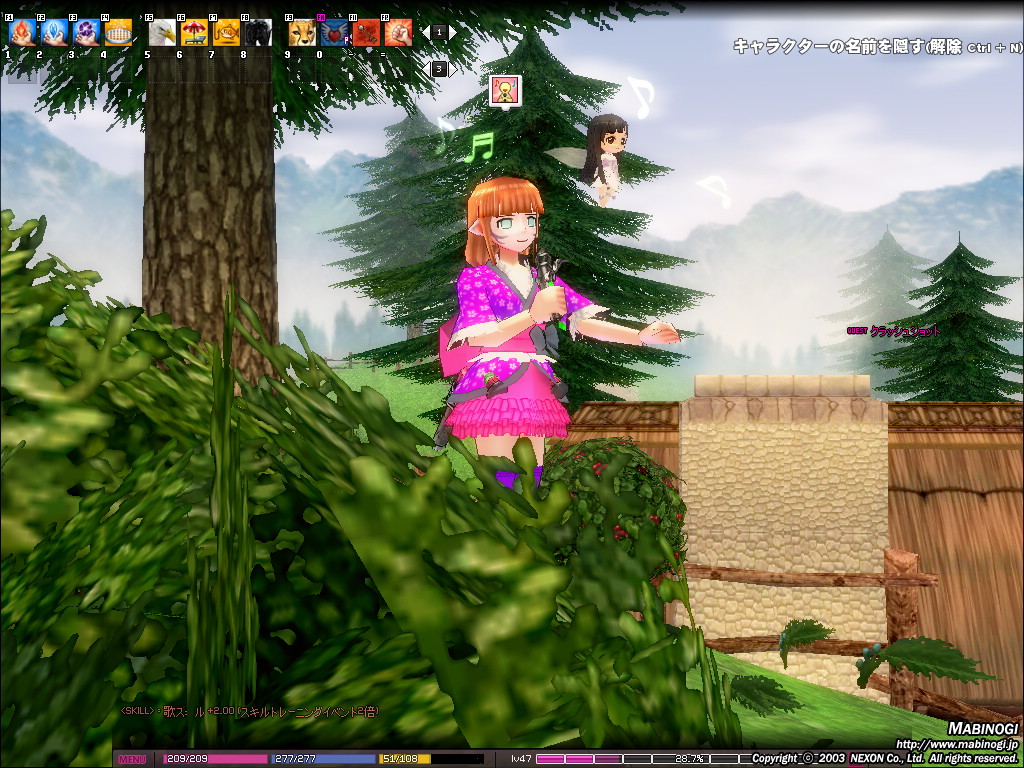Activate the winged heart skill icon
Screen dimensions: 1024x768
pyautogui.click(x=334, y=33)
